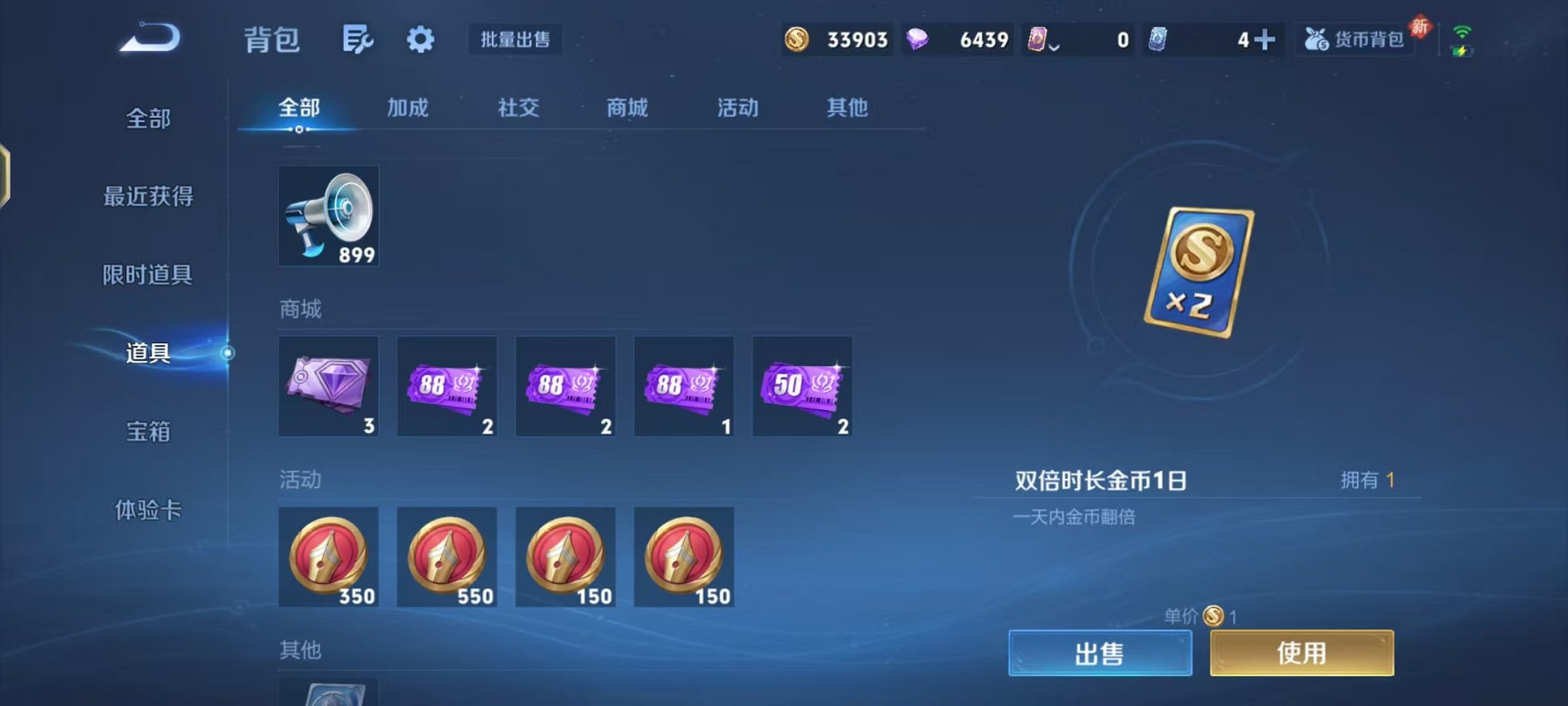Viewport: 1568px width, 706px height.
Task: Select the 50 purple voucher item
Action: click(802, 386)
